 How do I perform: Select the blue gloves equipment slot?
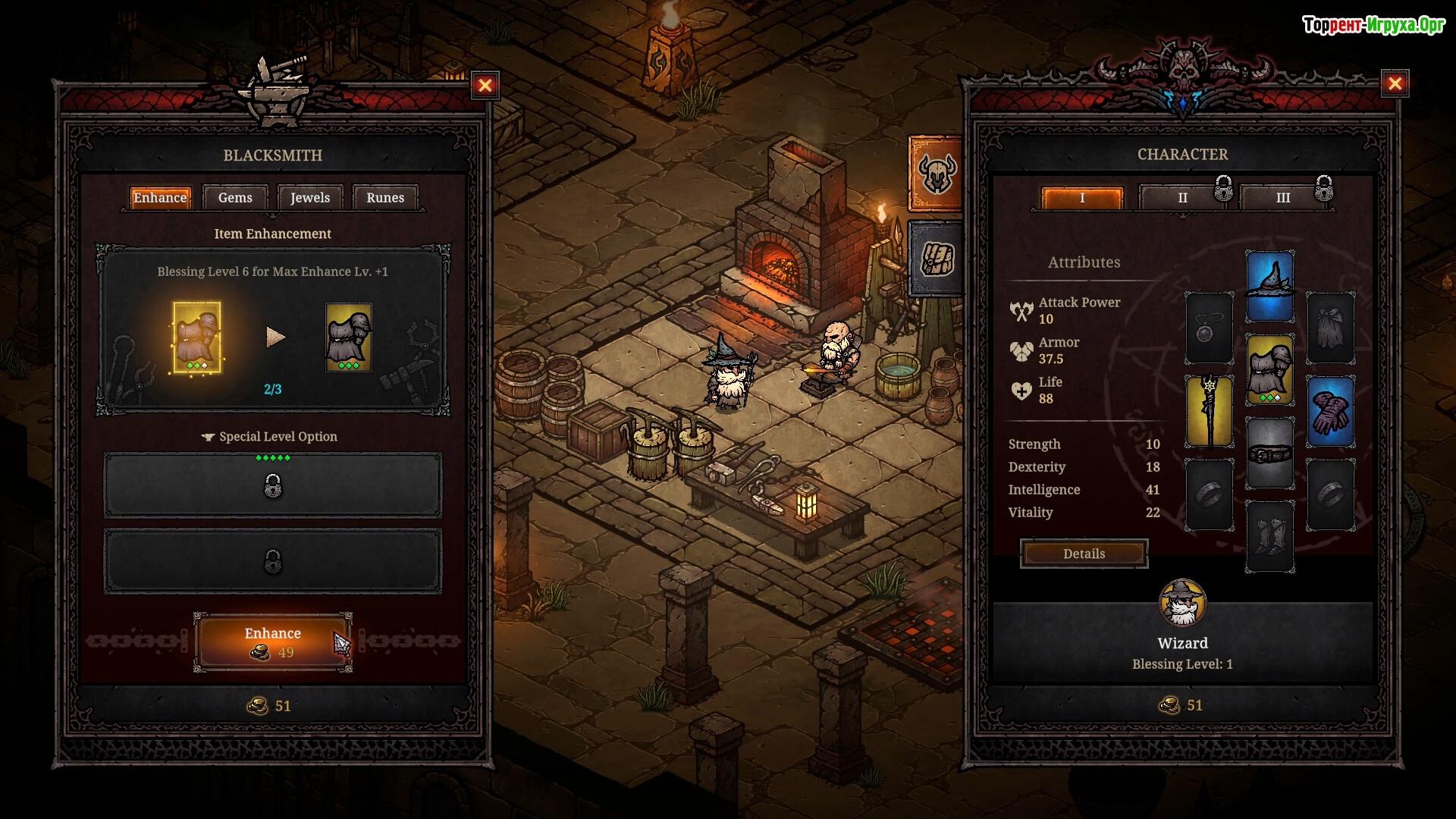[x=1331, y=411]
